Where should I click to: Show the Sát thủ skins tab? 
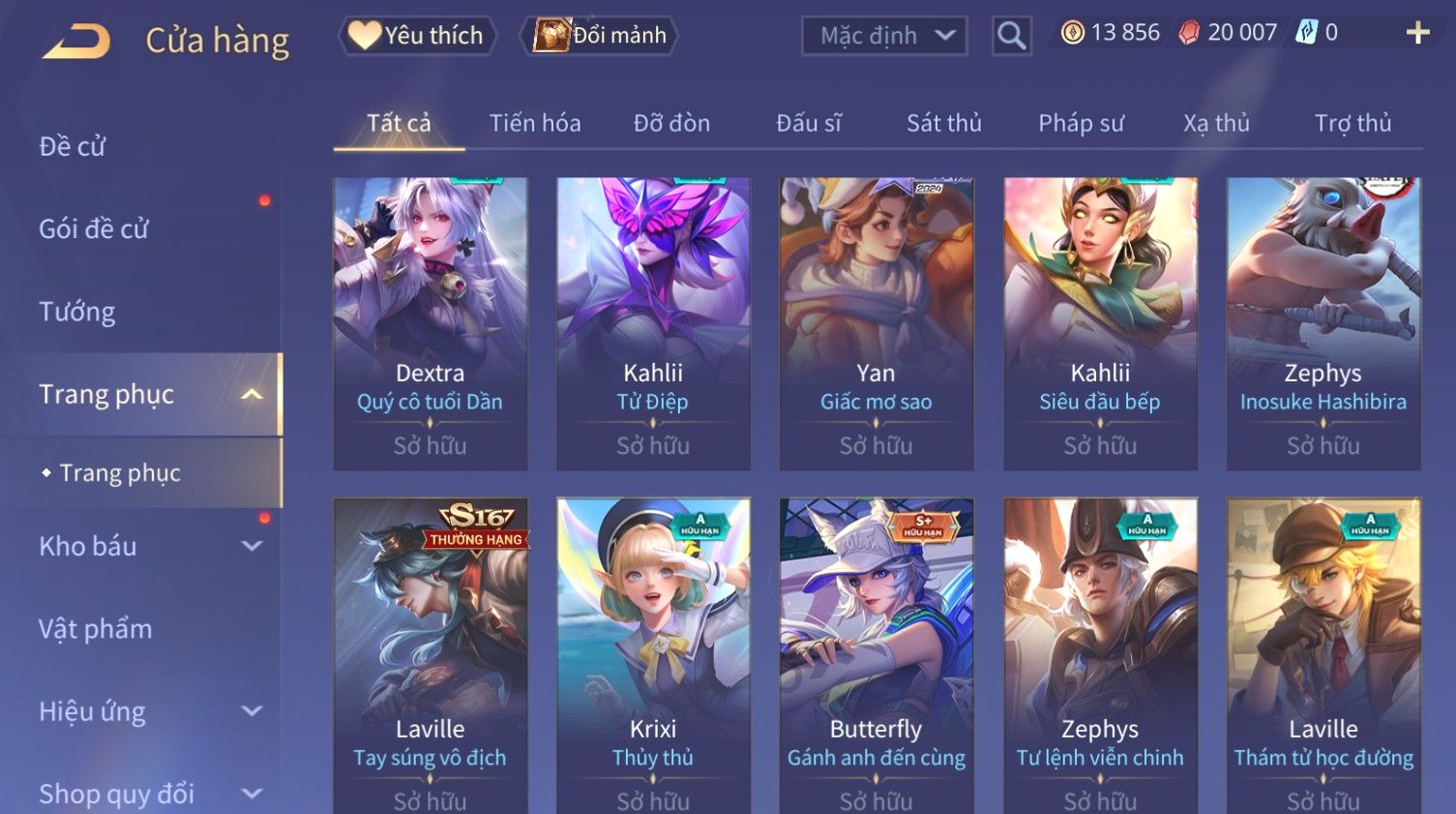tap(943, 123)
